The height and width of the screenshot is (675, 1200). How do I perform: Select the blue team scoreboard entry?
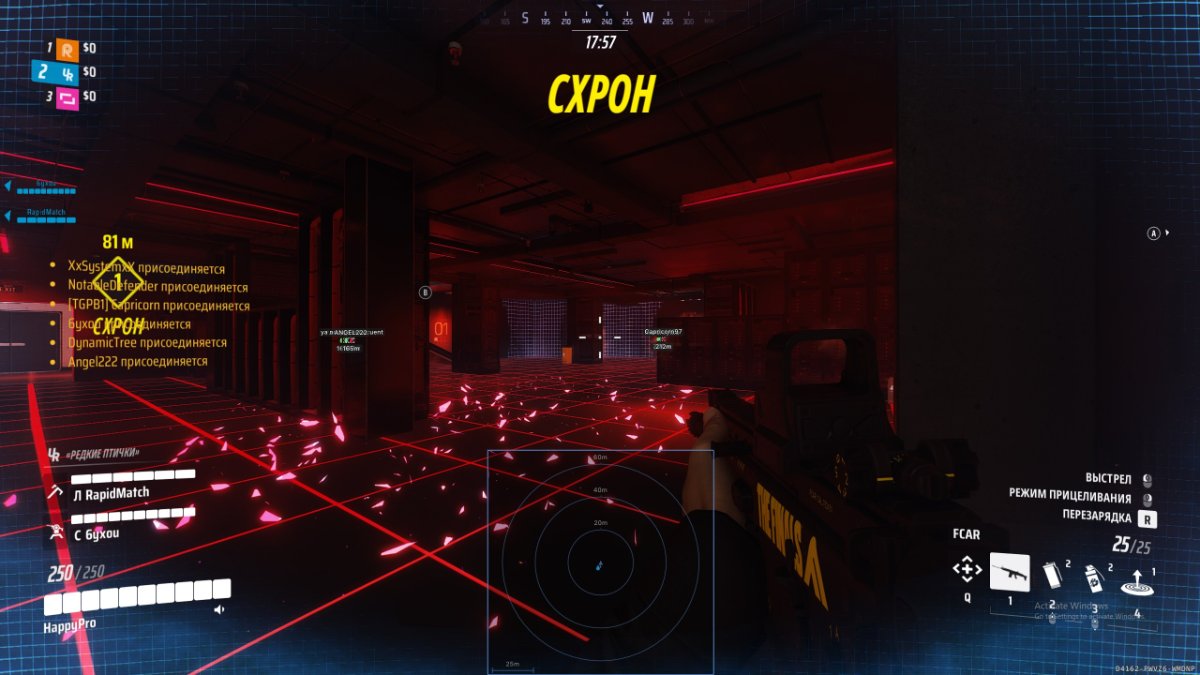coord(67,72)
